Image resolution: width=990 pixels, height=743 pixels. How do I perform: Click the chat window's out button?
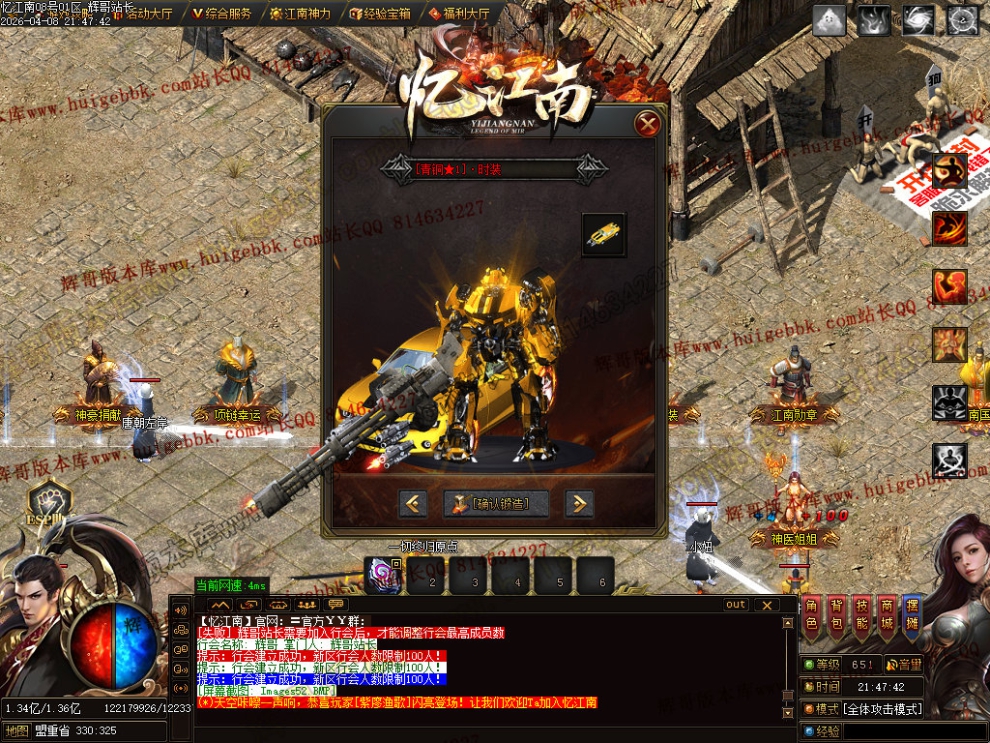coord(736,605)
